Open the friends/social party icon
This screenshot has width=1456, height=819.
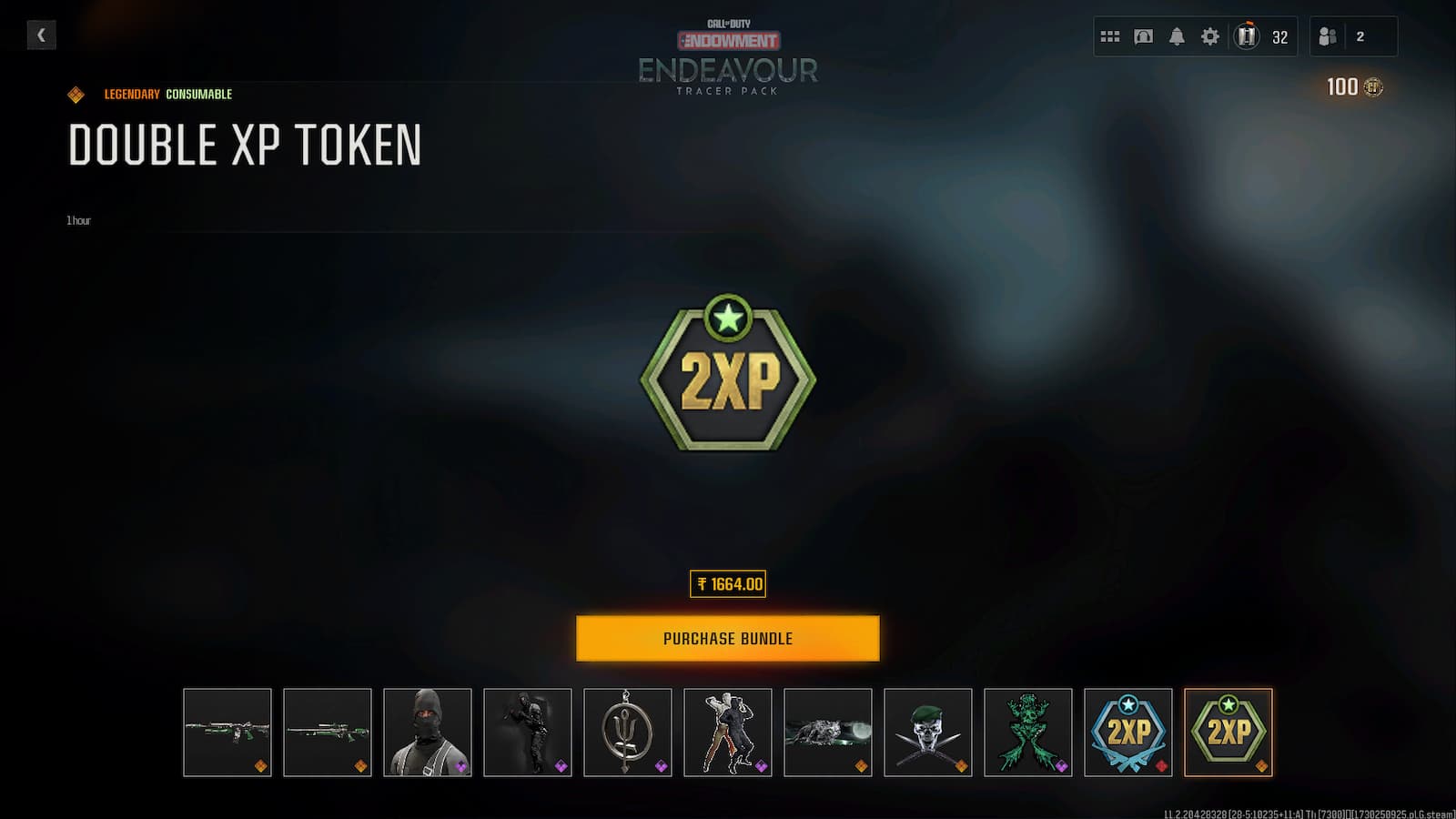point(1327,36)
